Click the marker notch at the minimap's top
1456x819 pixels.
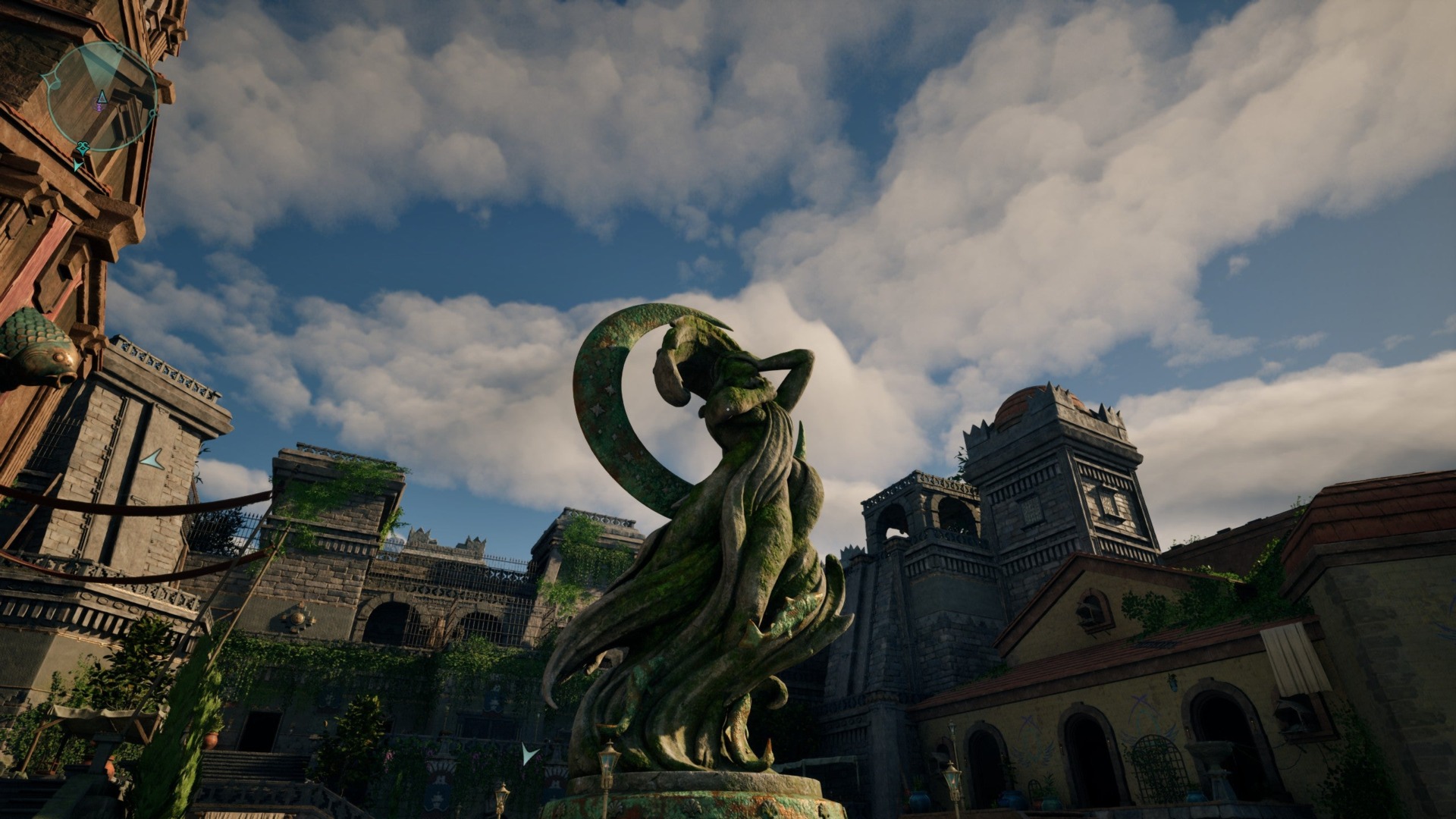point(118,45)
